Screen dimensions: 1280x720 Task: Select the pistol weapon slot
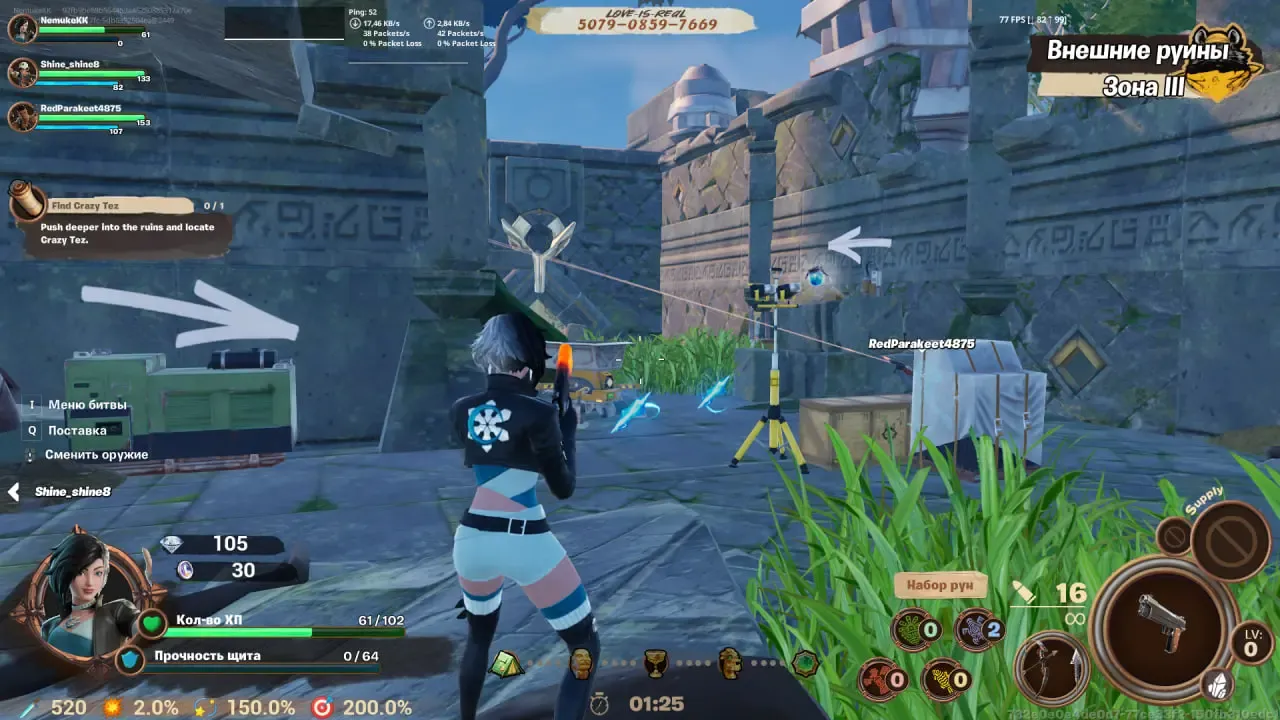[x=1162, y=622]
